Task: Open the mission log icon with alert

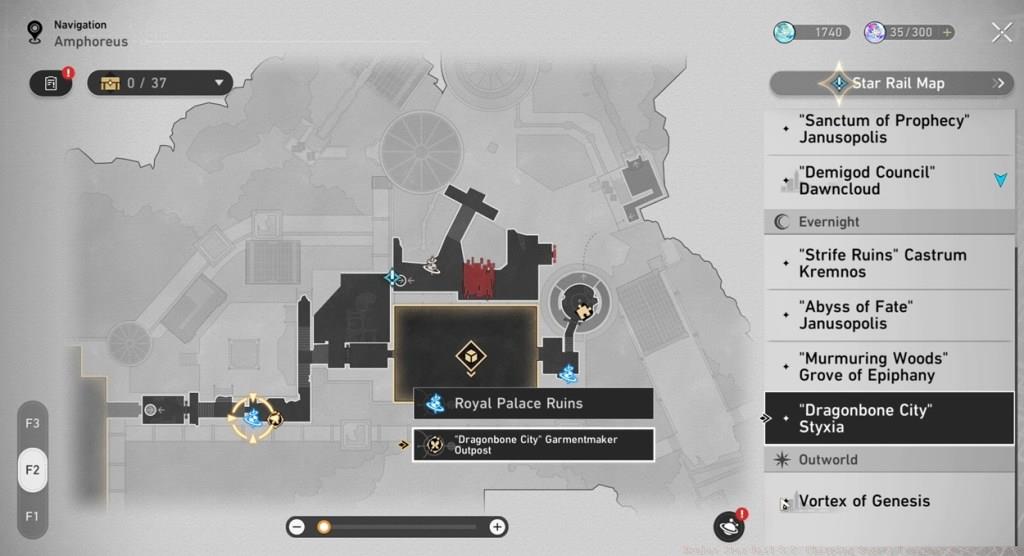Action: pos(51,83)
